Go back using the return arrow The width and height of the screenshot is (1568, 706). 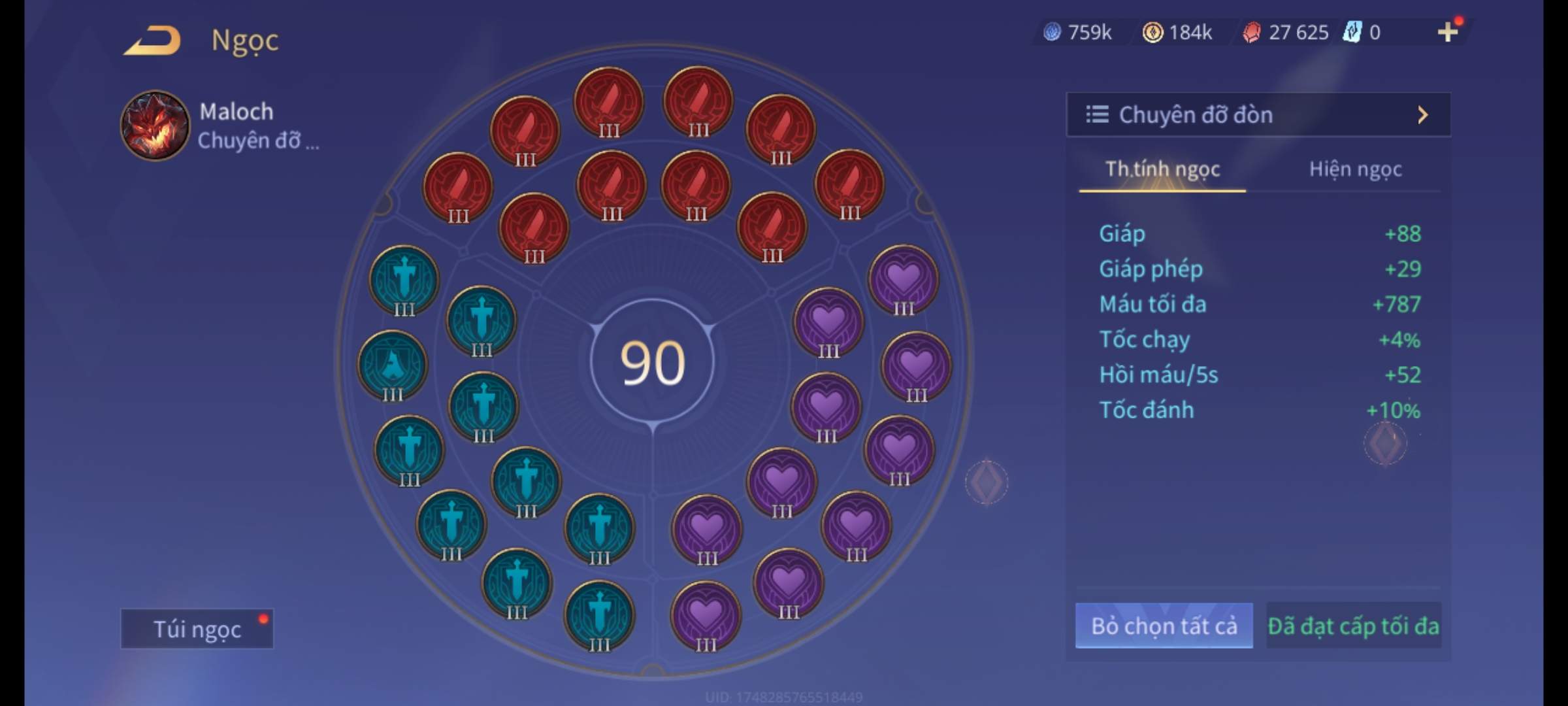(x=153, y=41)
